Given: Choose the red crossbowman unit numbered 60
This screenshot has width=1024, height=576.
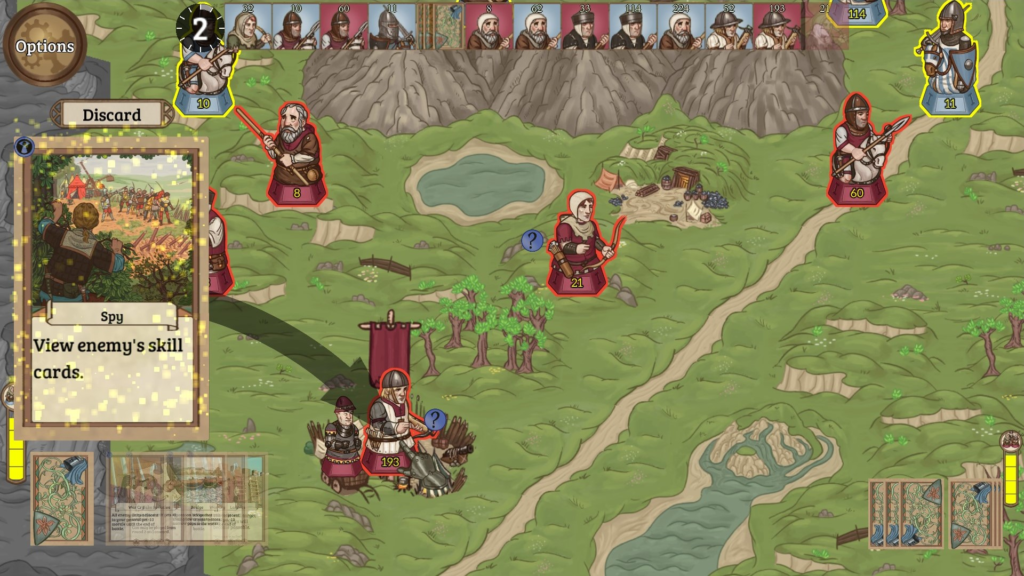Looking at the screenshot, I should click(x=858, y=153).
